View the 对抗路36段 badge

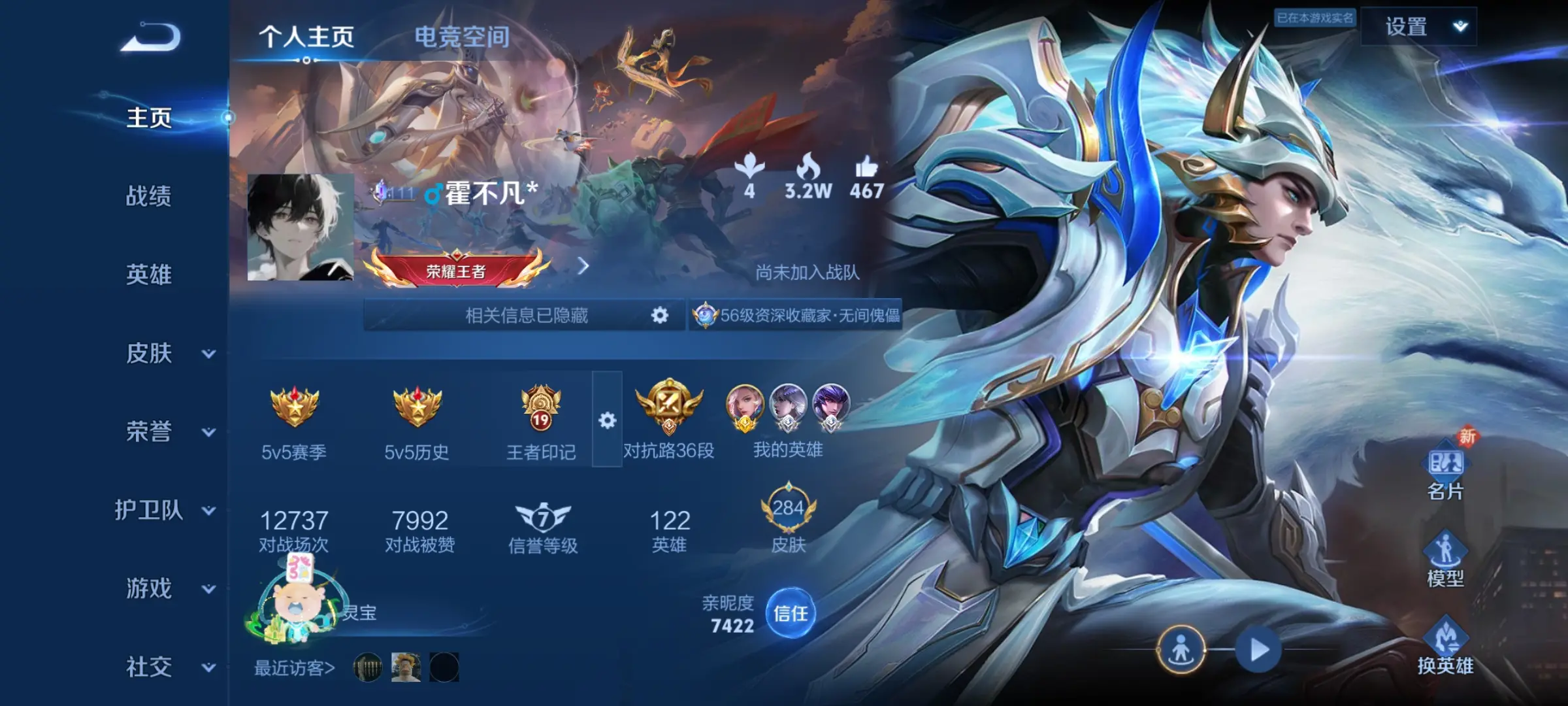click(x=668, y=420)
